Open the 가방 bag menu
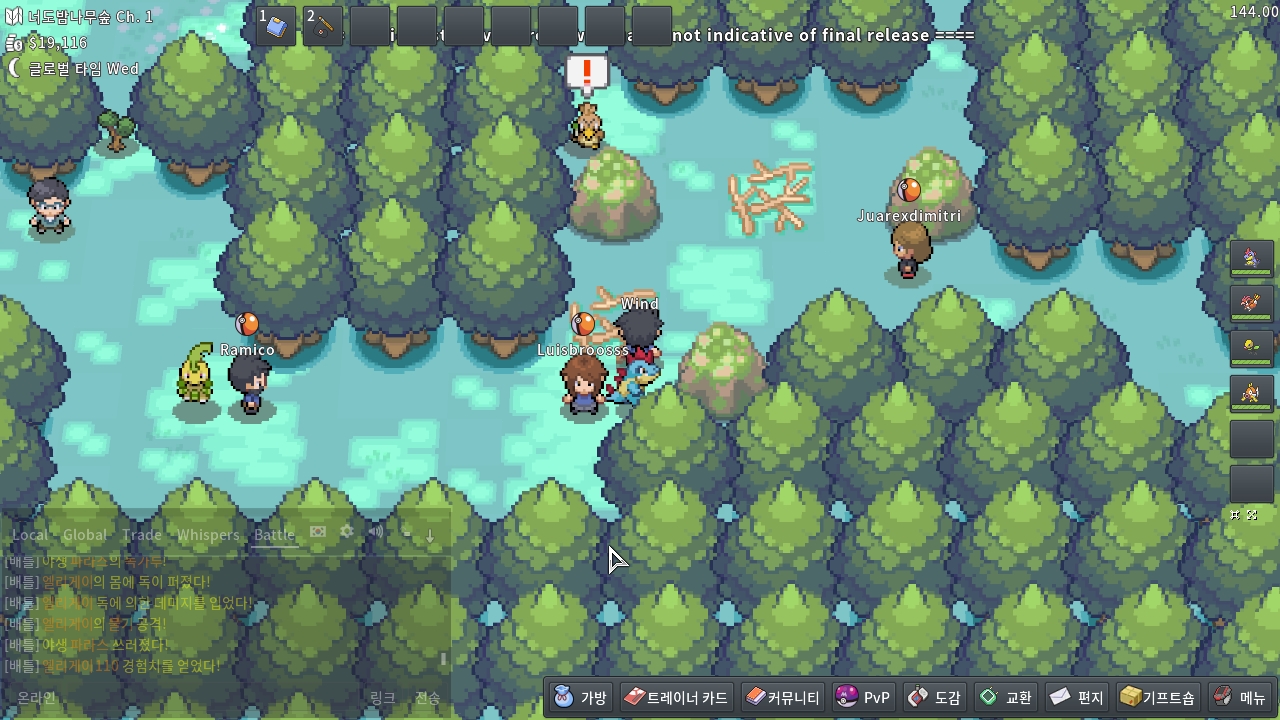Viewport: 1280px width, 720px height. click(x=581, y=697)
